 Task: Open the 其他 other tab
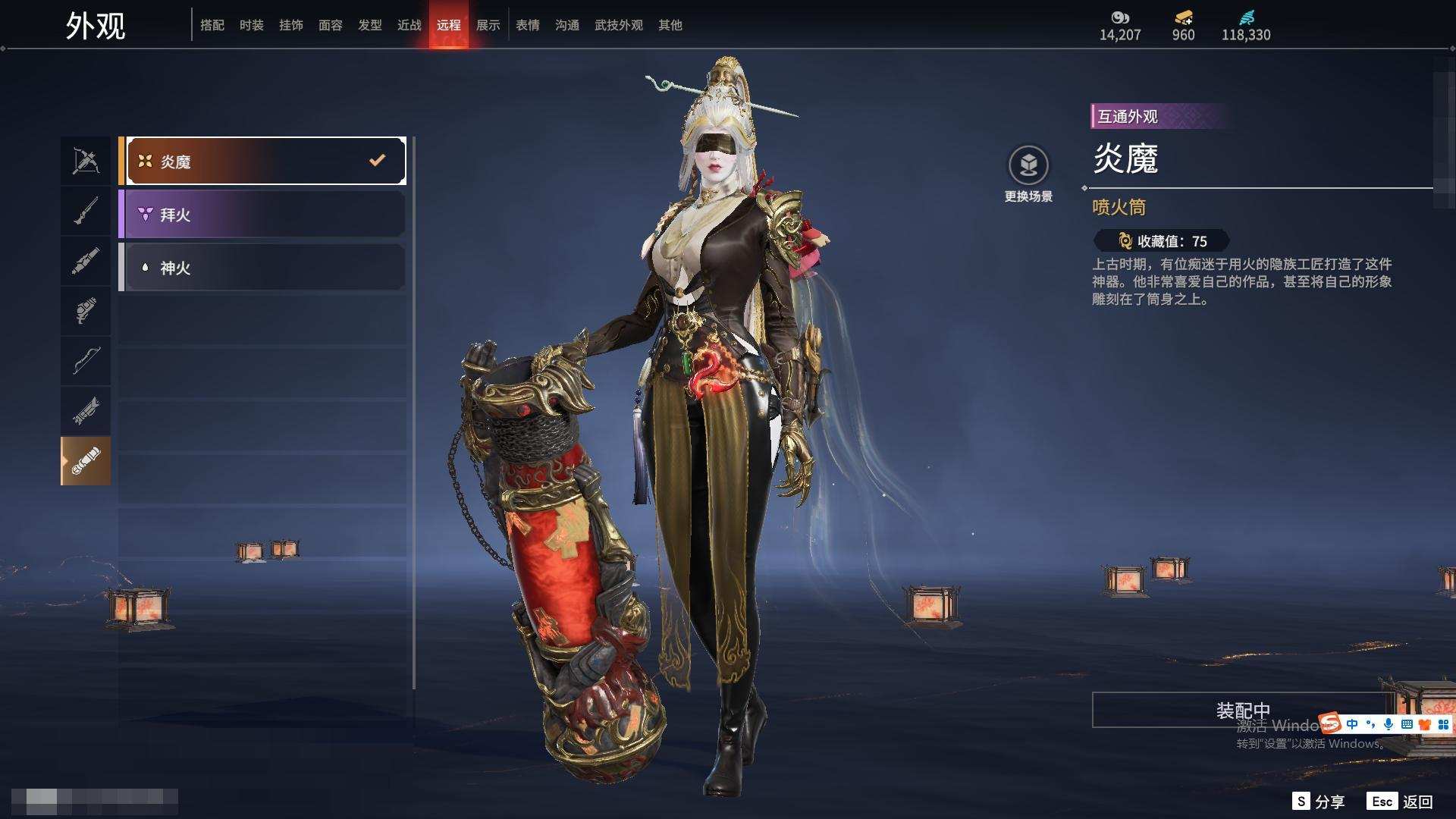(x=670, y=25)
